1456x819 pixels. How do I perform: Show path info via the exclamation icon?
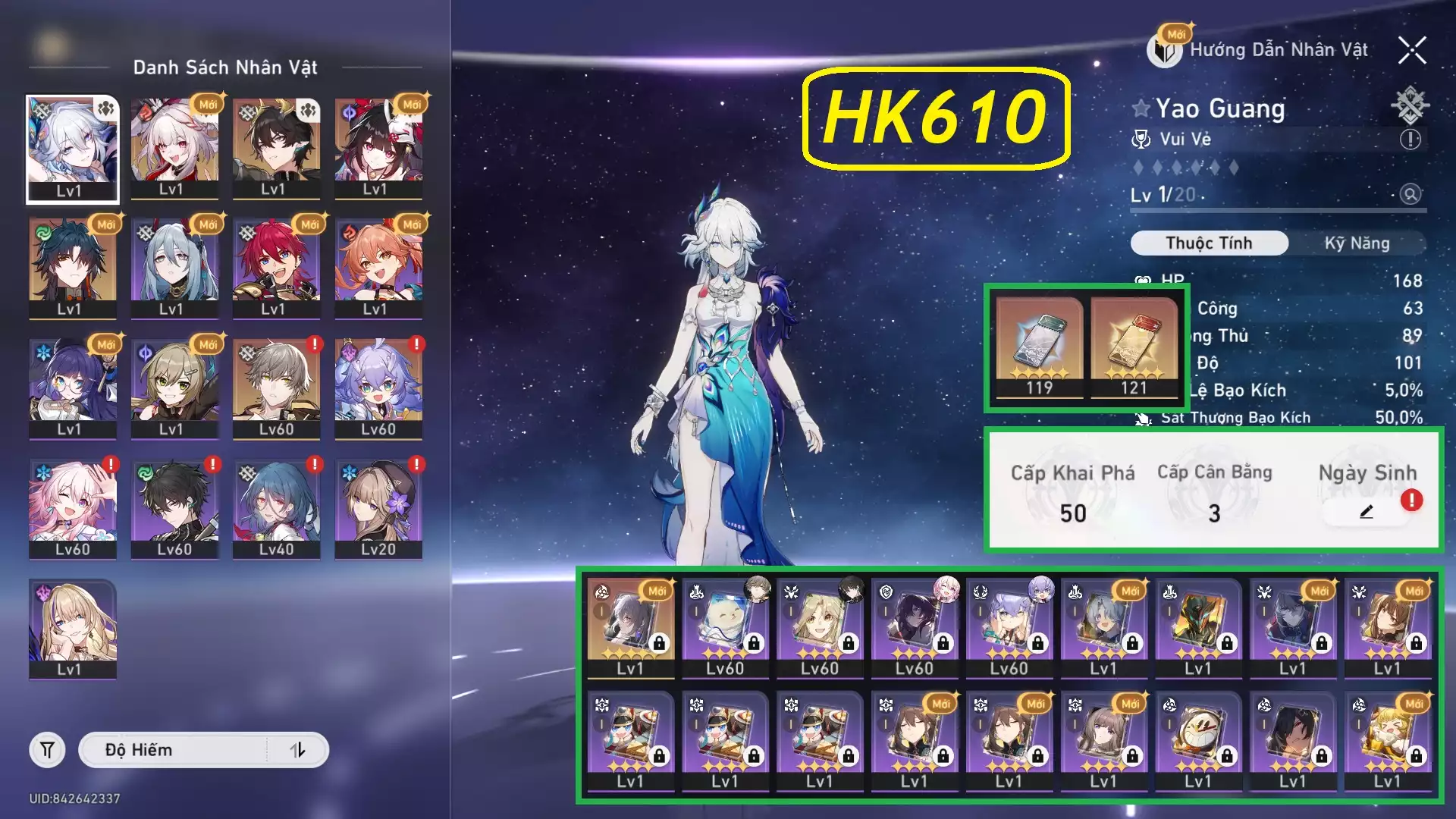[1410, 140]
